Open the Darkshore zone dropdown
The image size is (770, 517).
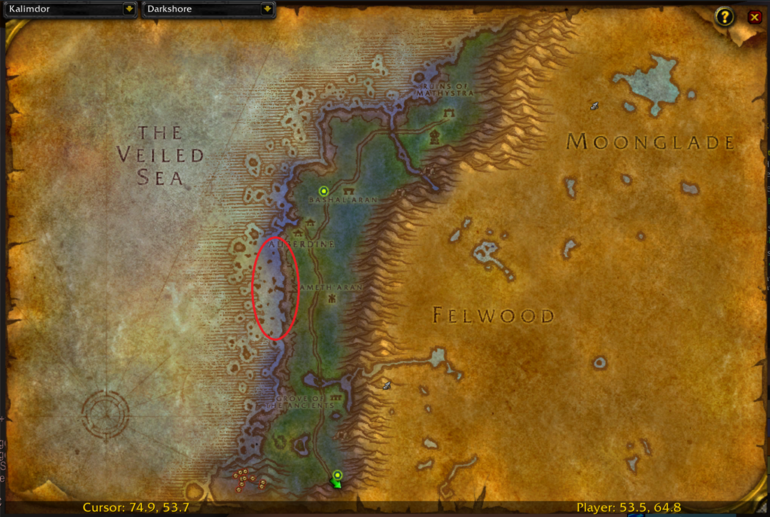[266, 9]
